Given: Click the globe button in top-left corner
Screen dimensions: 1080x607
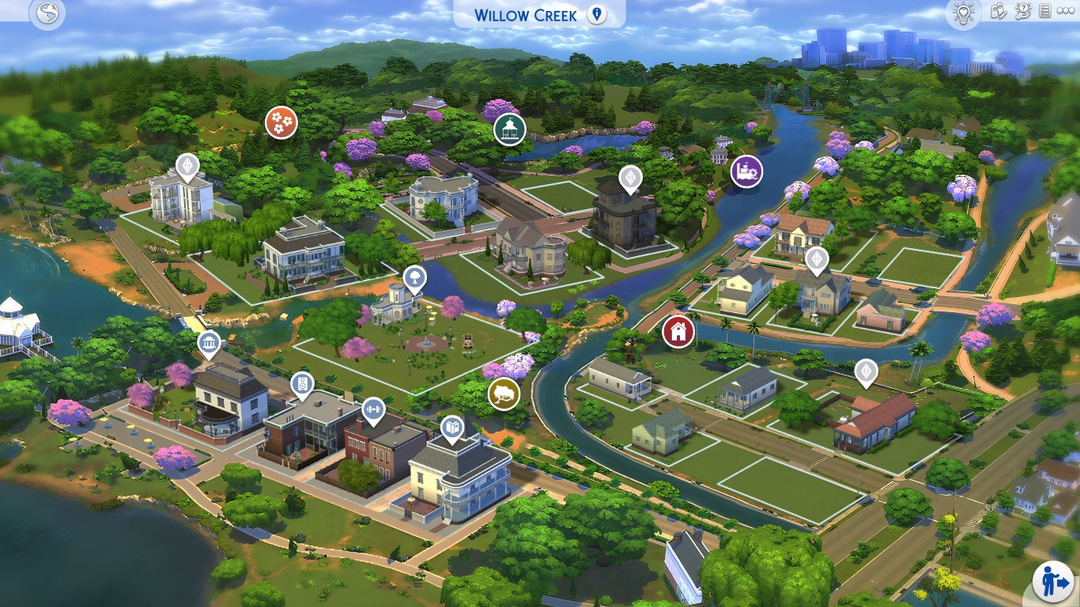Looking at the screenshot, I should coord(47,14).
